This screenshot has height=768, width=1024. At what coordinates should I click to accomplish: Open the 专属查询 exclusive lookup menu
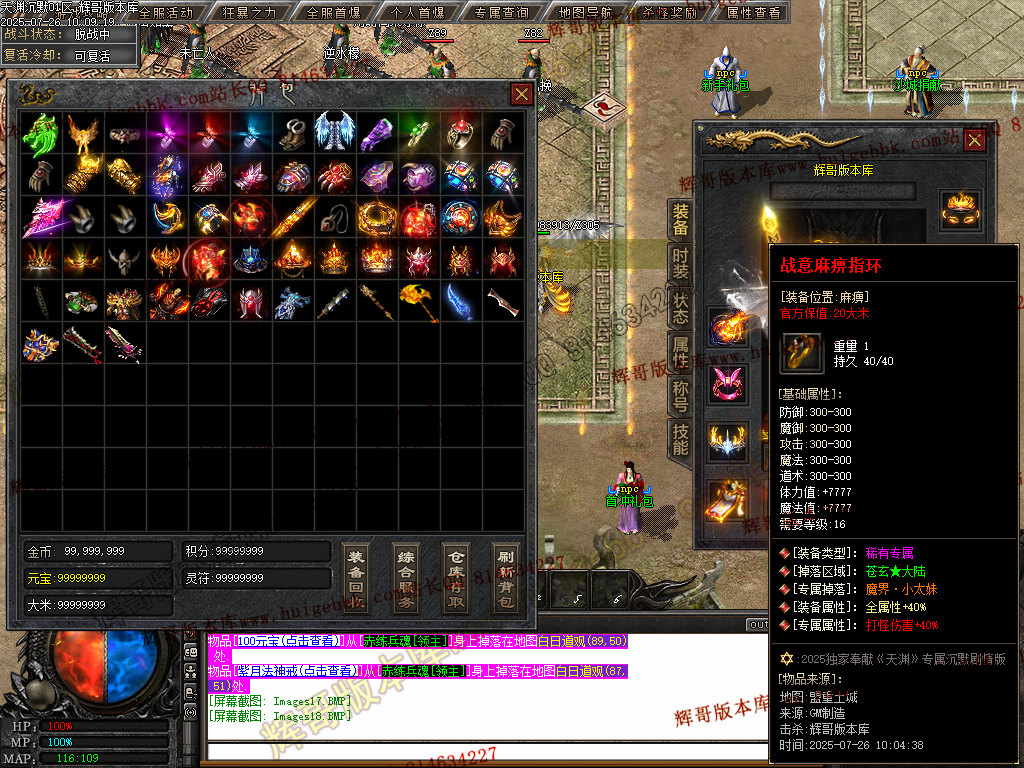[x=502, y=13]
